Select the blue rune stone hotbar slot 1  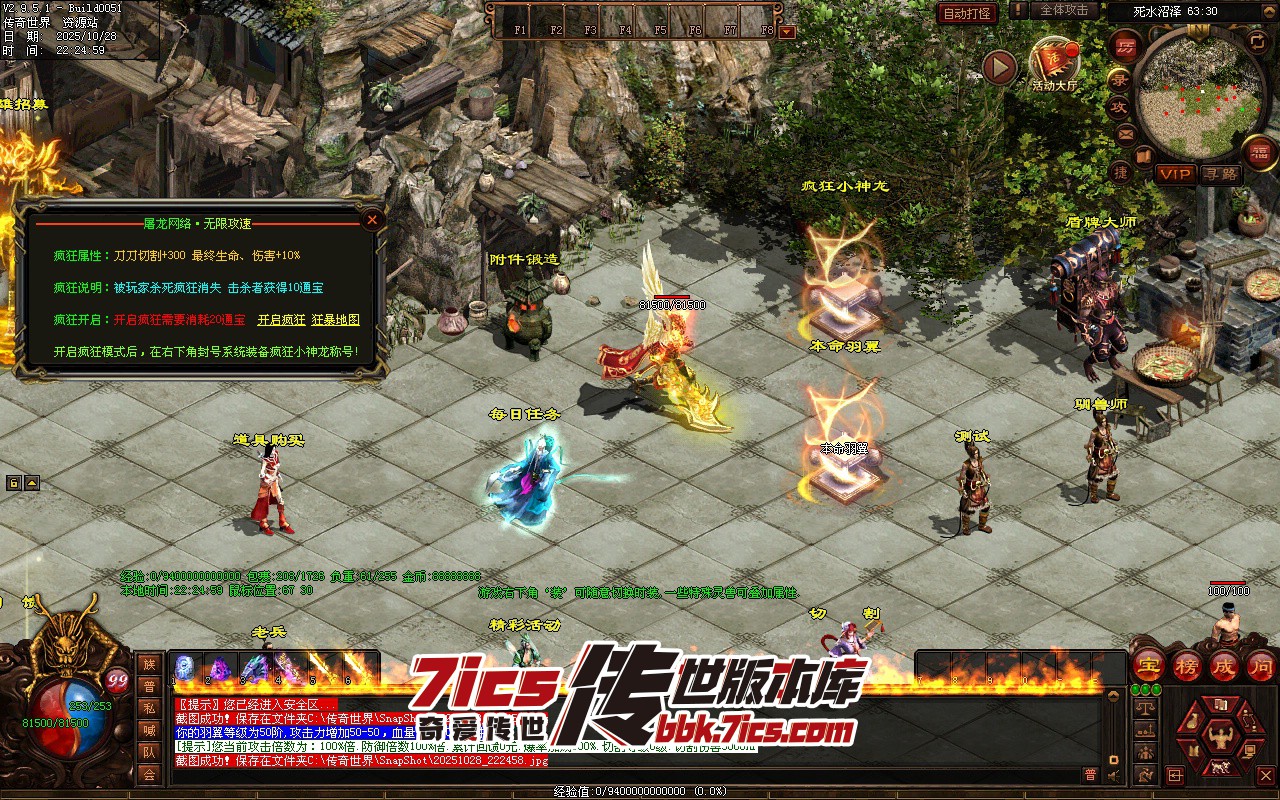point(185,667)
